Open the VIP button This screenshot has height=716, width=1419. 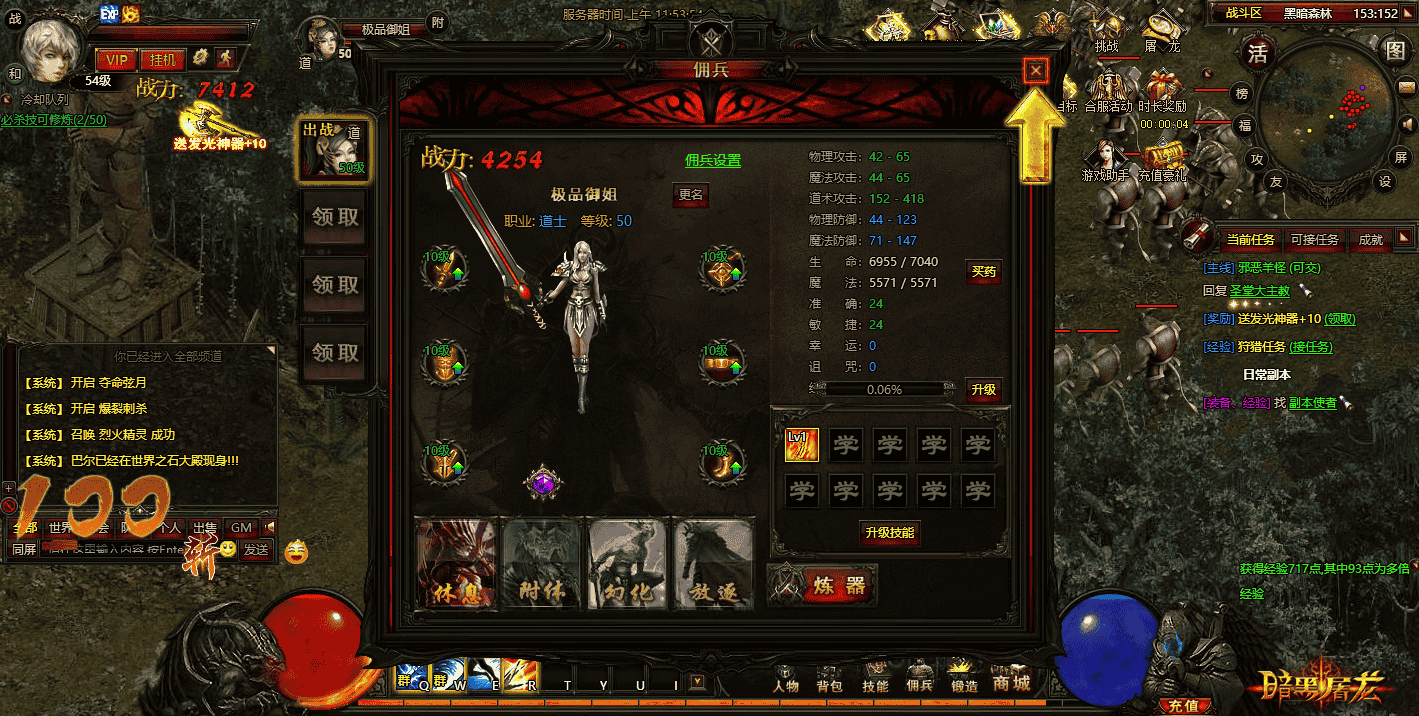pos(117,60)
